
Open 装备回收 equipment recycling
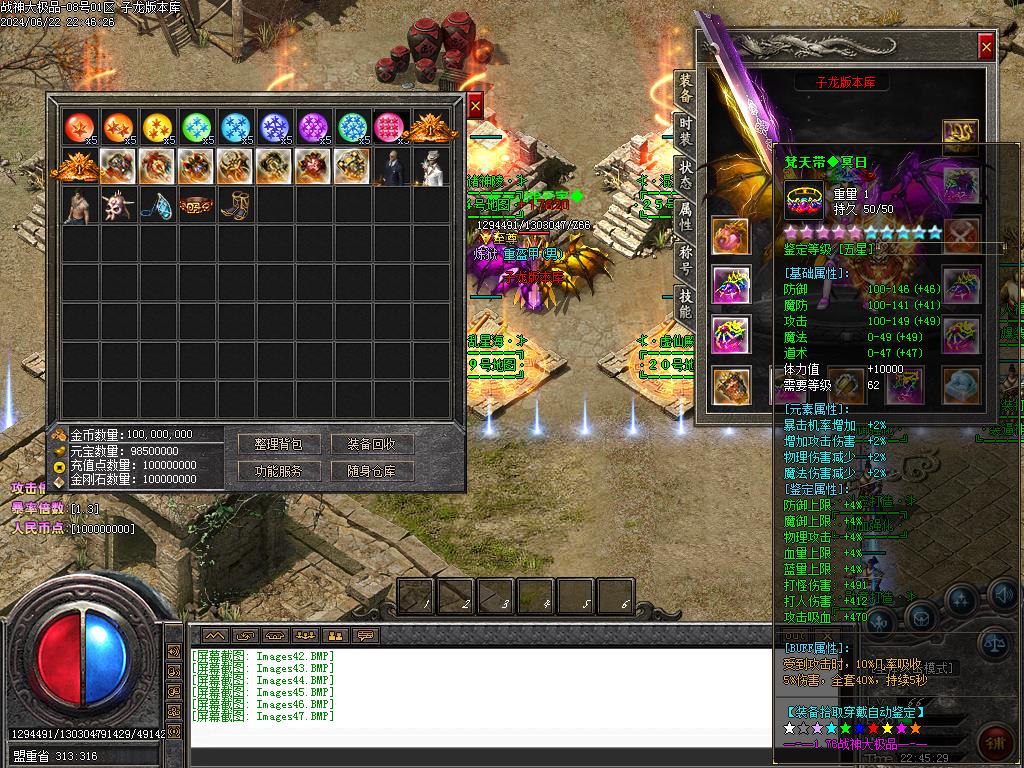pos(371,444)
